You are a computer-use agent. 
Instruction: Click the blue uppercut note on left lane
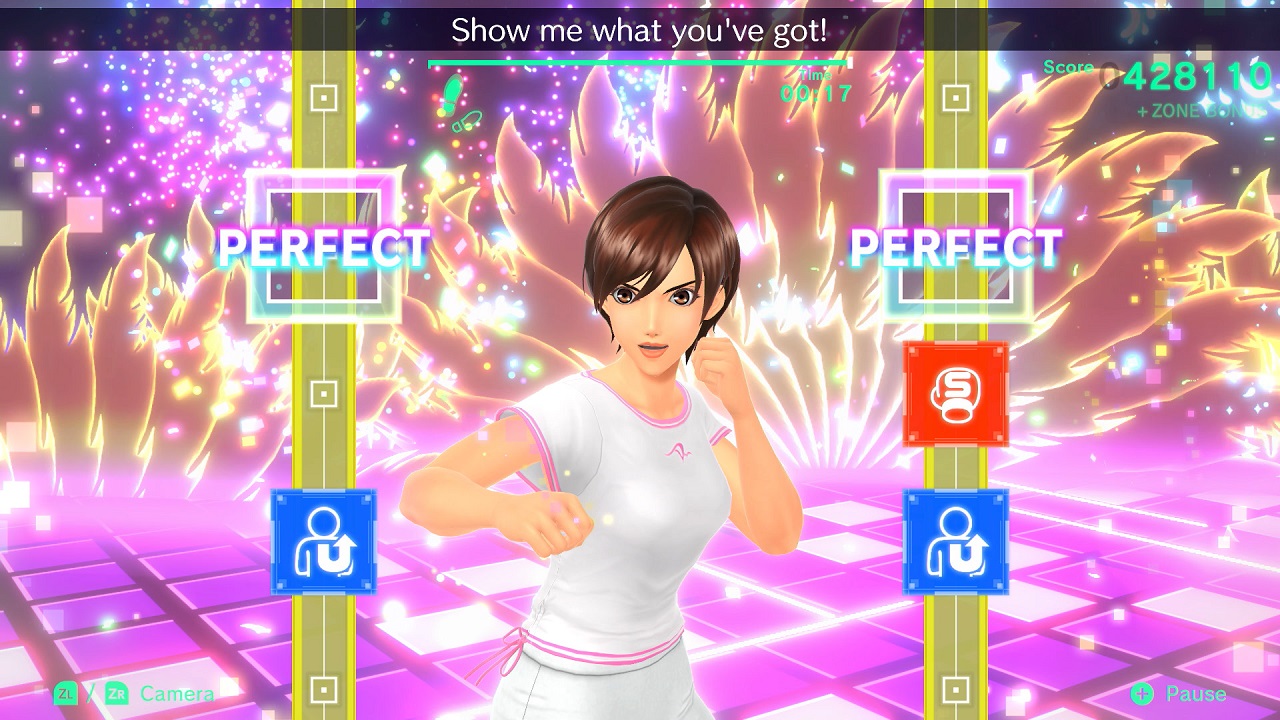click(322, 540)
